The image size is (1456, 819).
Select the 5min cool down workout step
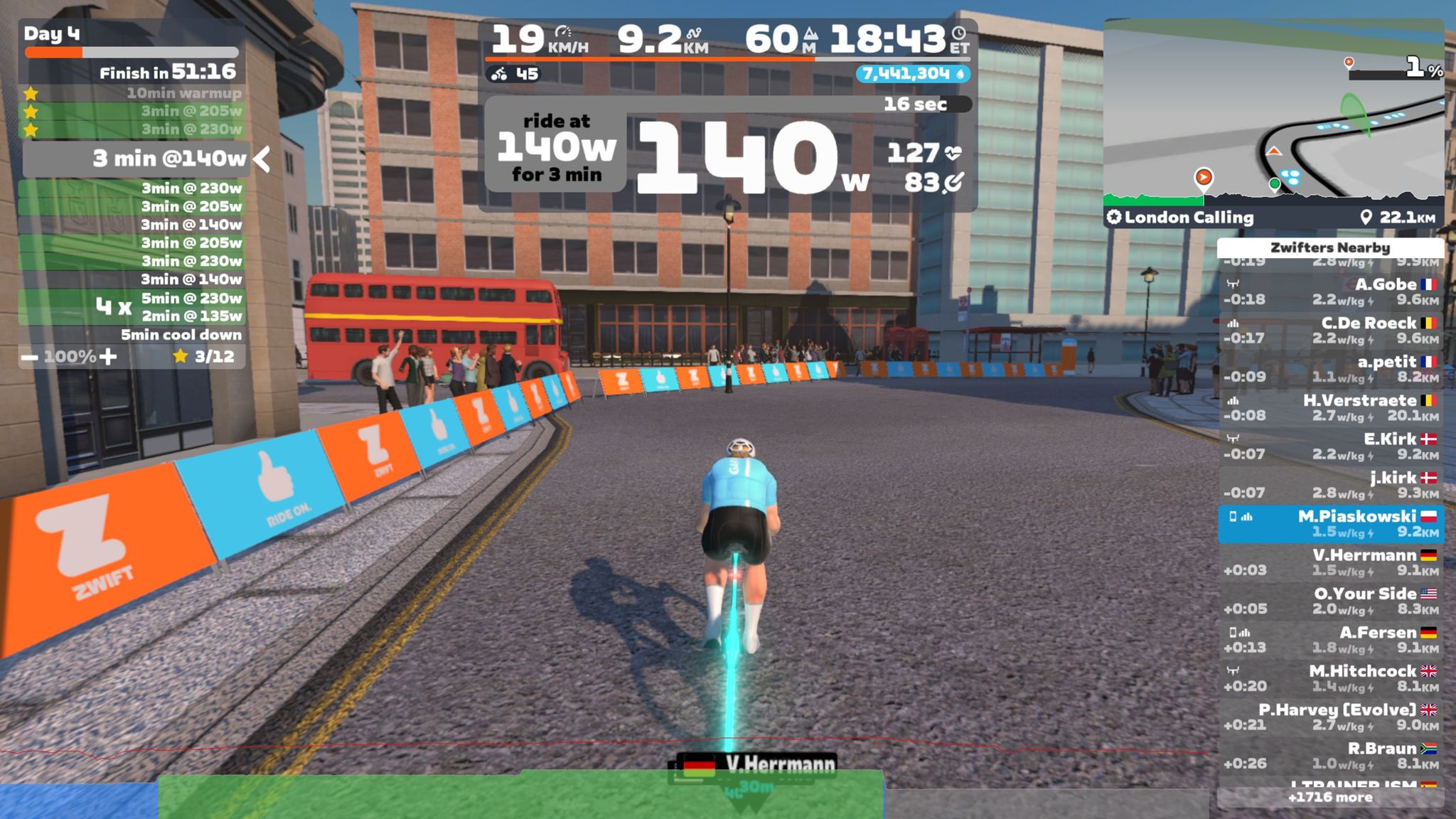pyautogui.click(x=181, y=335)
